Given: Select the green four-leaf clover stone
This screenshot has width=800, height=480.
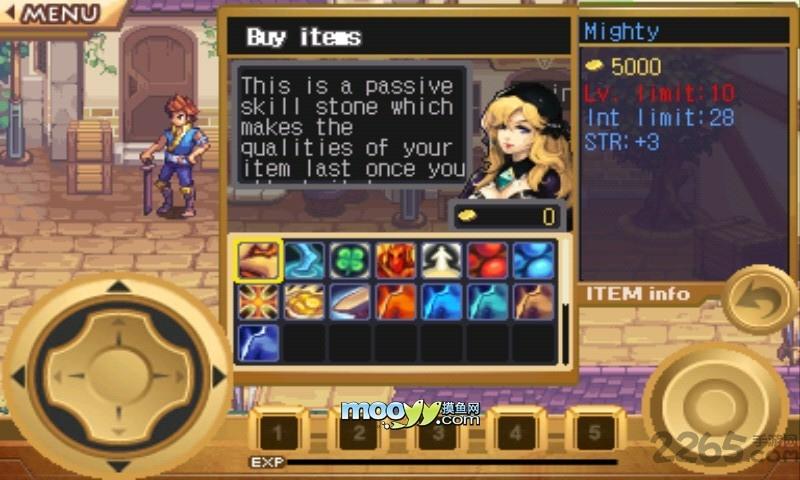Looking at the screenshot, I should pos(350,260).
